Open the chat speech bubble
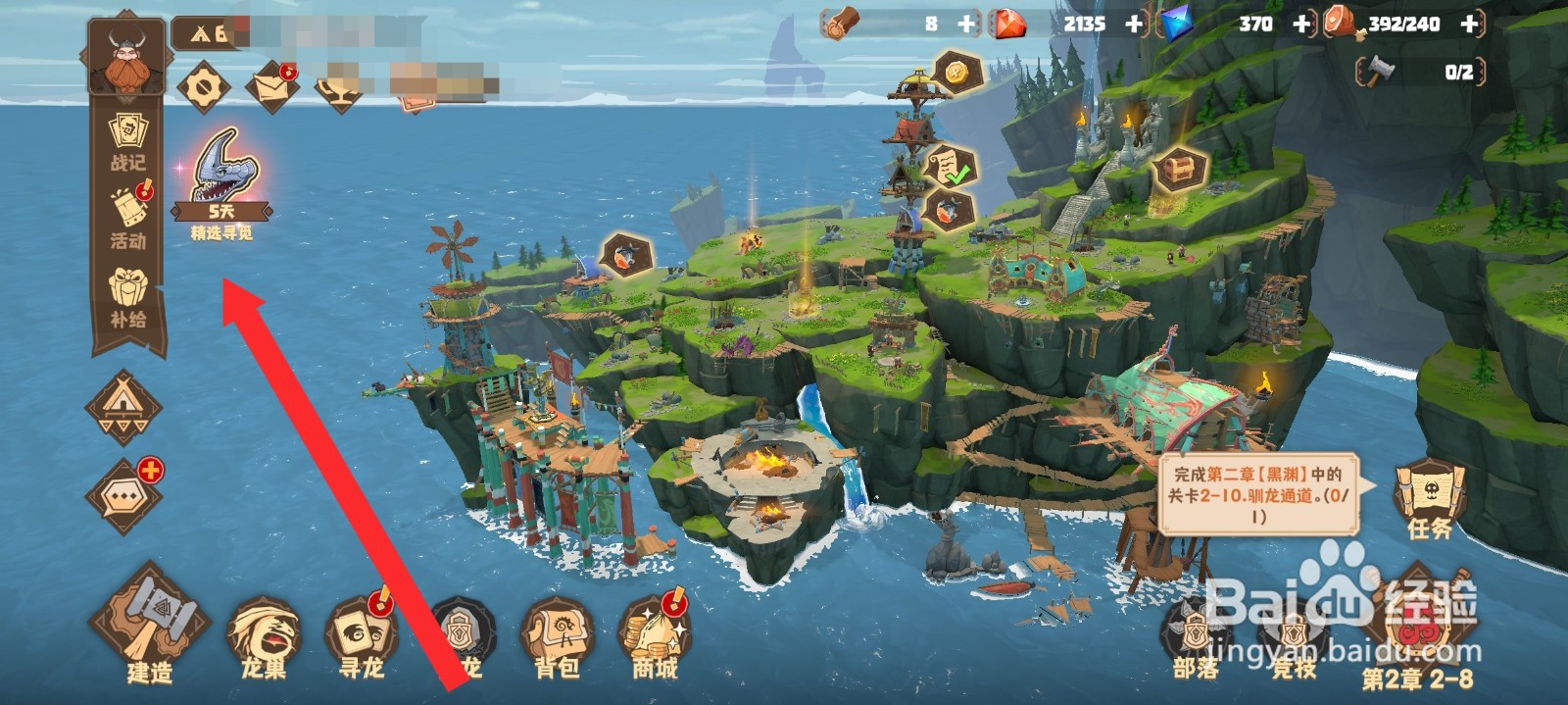1568x705 pixels. 123,497
